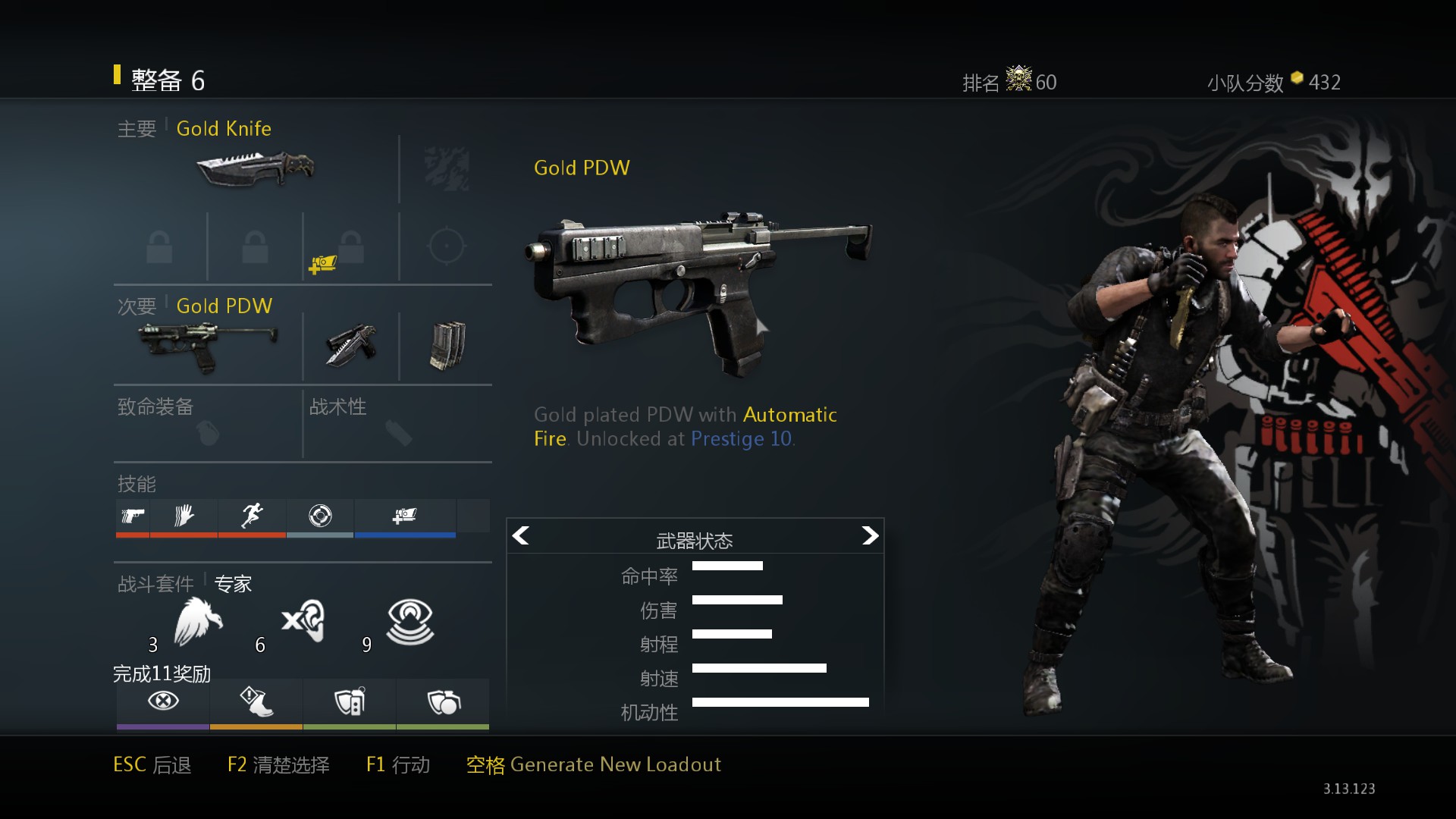This screenshot has width=1456, height=819.
Task: Choose the muted ear strike package reward
Action: pyautogui.click(x=304, y=622)
